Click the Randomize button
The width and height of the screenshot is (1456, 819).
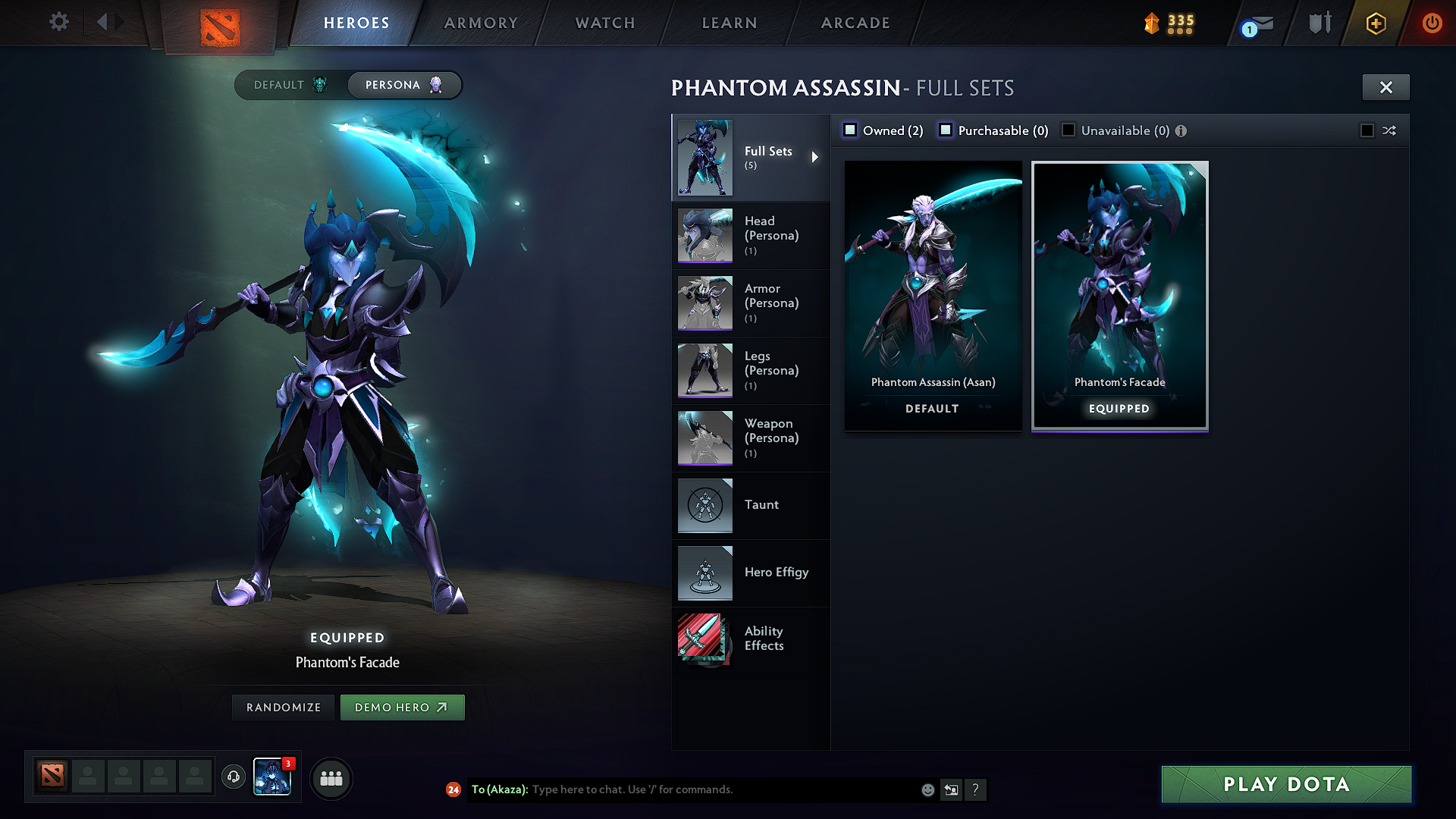pos(282,707)
